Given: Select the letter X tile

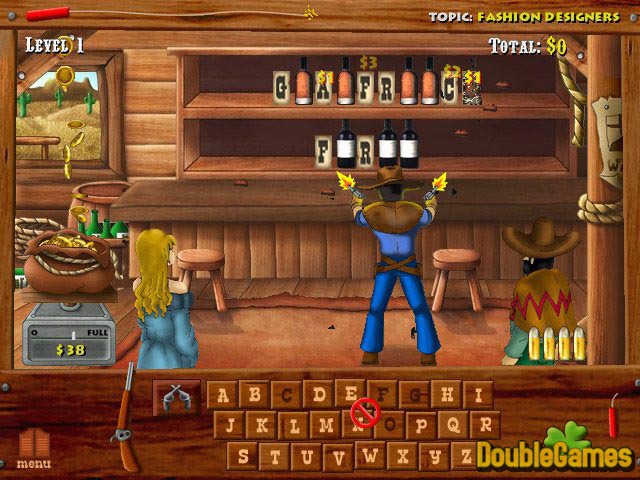Looking at the screenshot, I should click(403, 457).
